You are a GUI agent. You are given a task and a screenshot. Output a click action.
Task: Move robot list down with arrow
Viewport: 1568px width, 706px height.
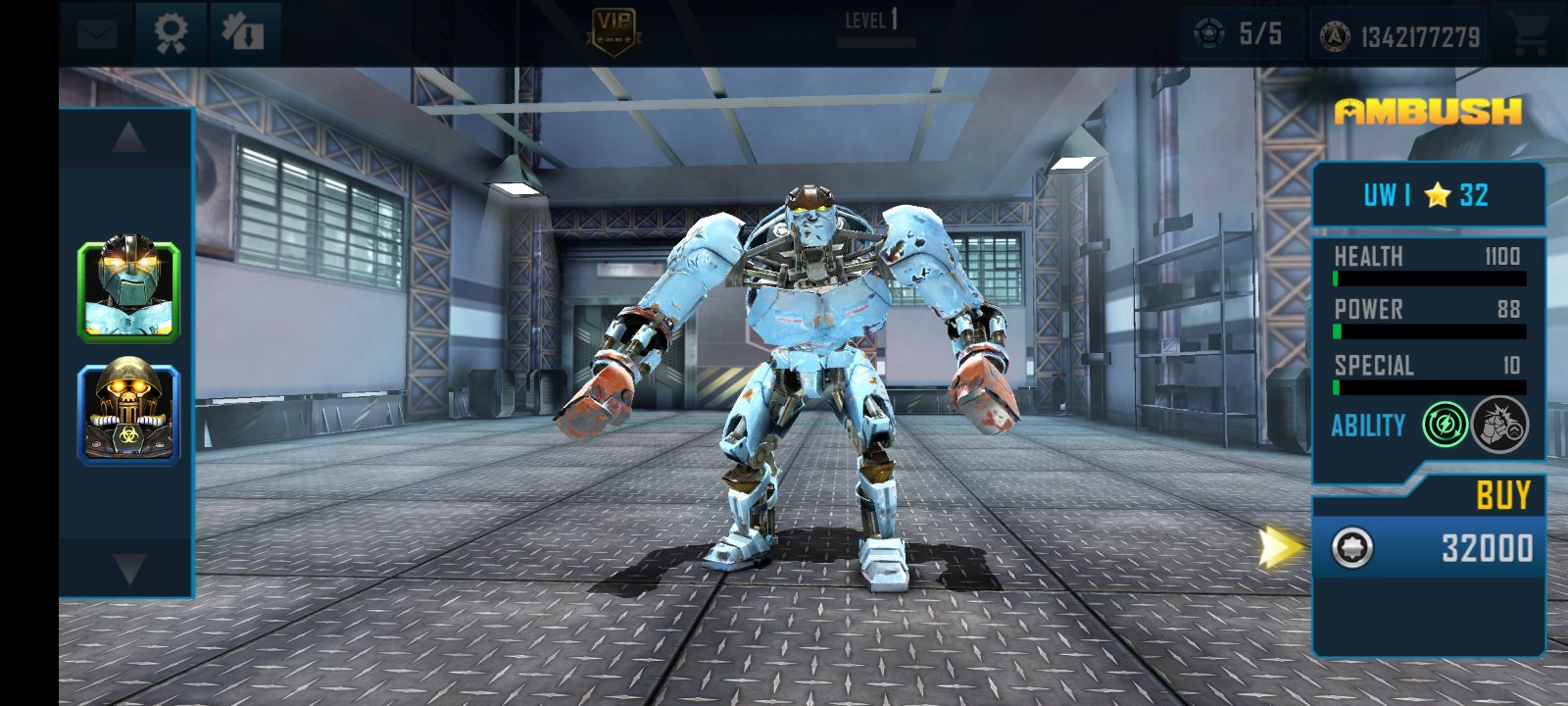point(128,568)
